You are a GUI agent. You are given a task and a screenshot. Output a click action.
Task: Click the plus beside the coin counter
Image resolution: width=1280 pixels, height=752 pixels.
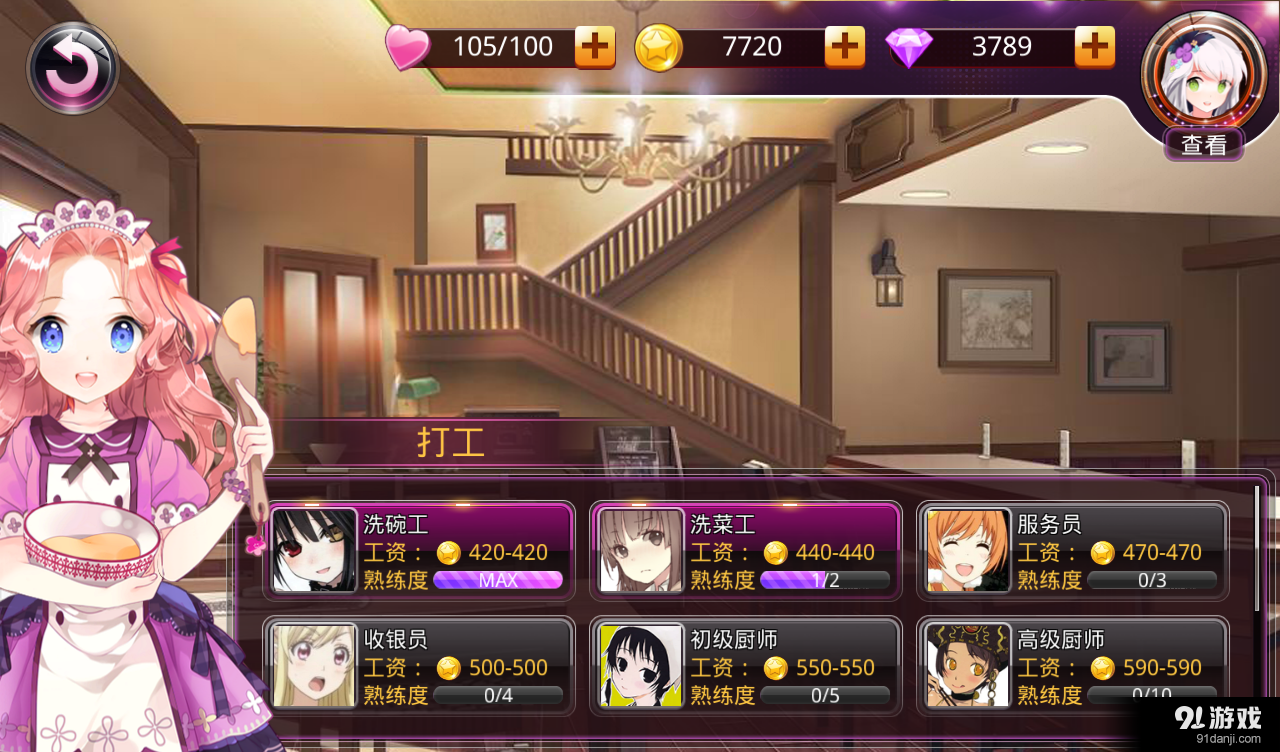click(845, 46)
